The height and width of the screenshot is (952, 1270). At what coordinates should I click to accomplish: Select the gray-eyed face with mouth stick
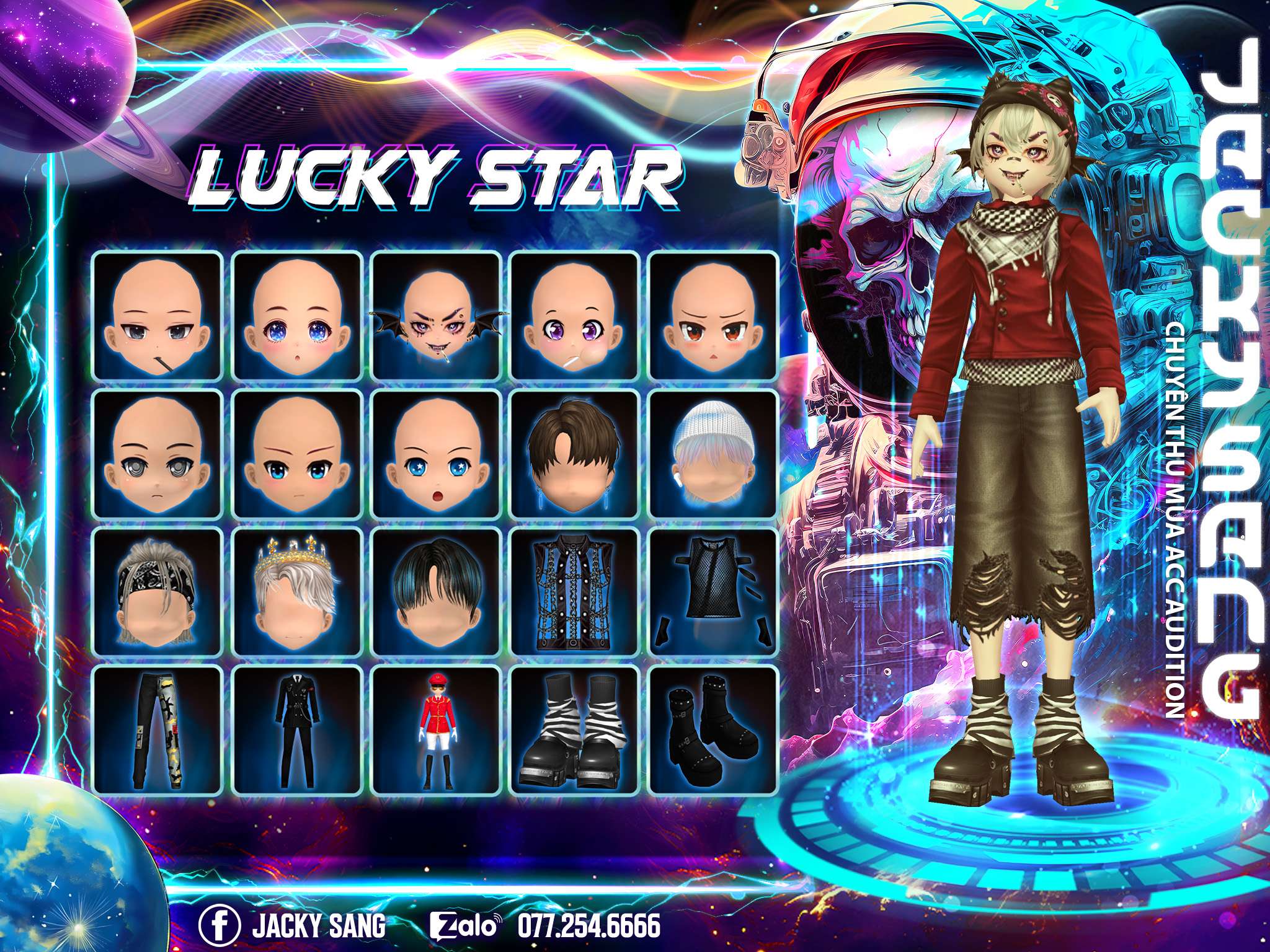[158, 315]
